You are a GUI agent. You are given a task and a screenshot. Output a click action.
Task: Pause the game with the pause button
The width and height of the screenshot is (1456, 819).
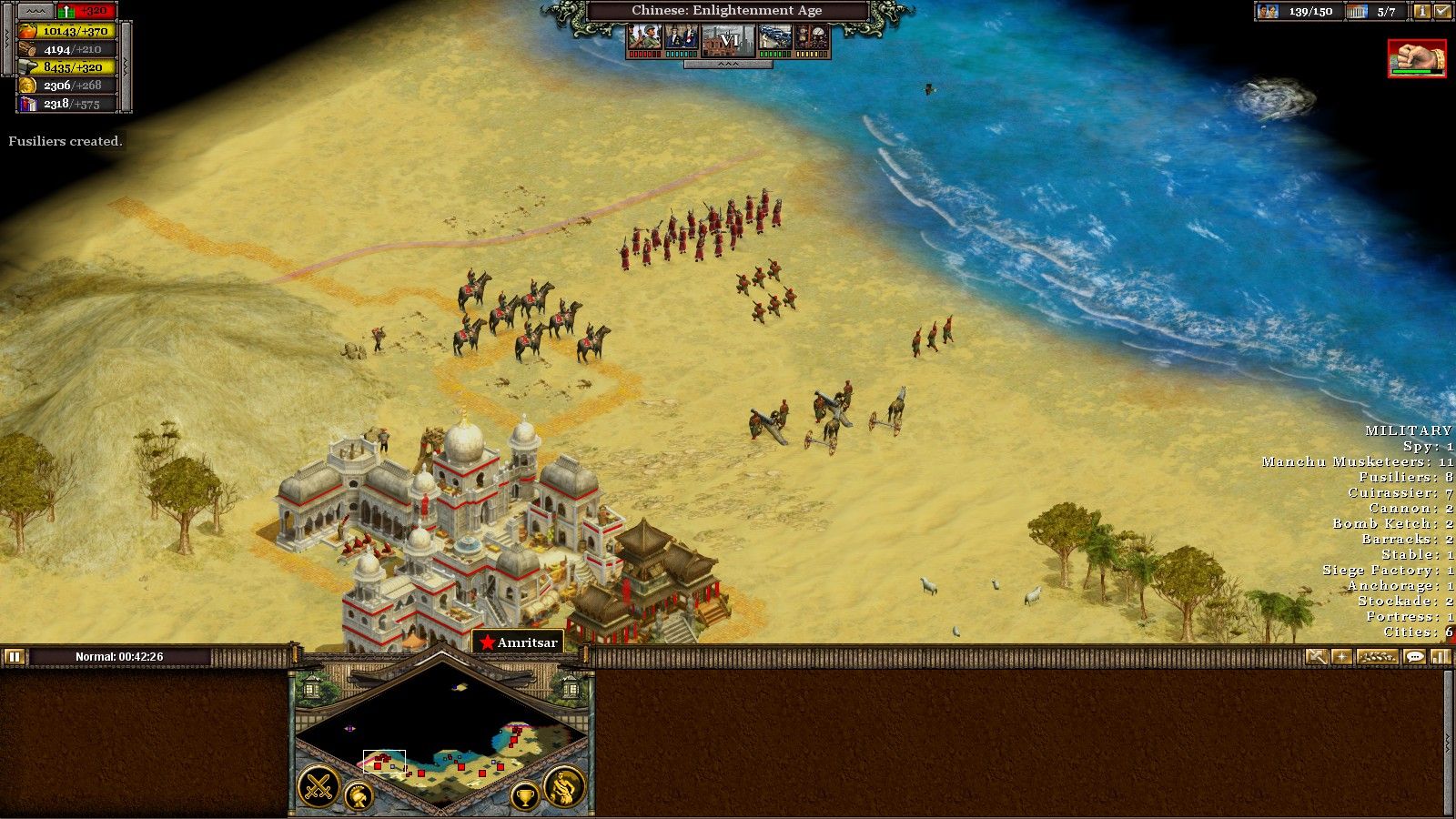click(14, 656)
